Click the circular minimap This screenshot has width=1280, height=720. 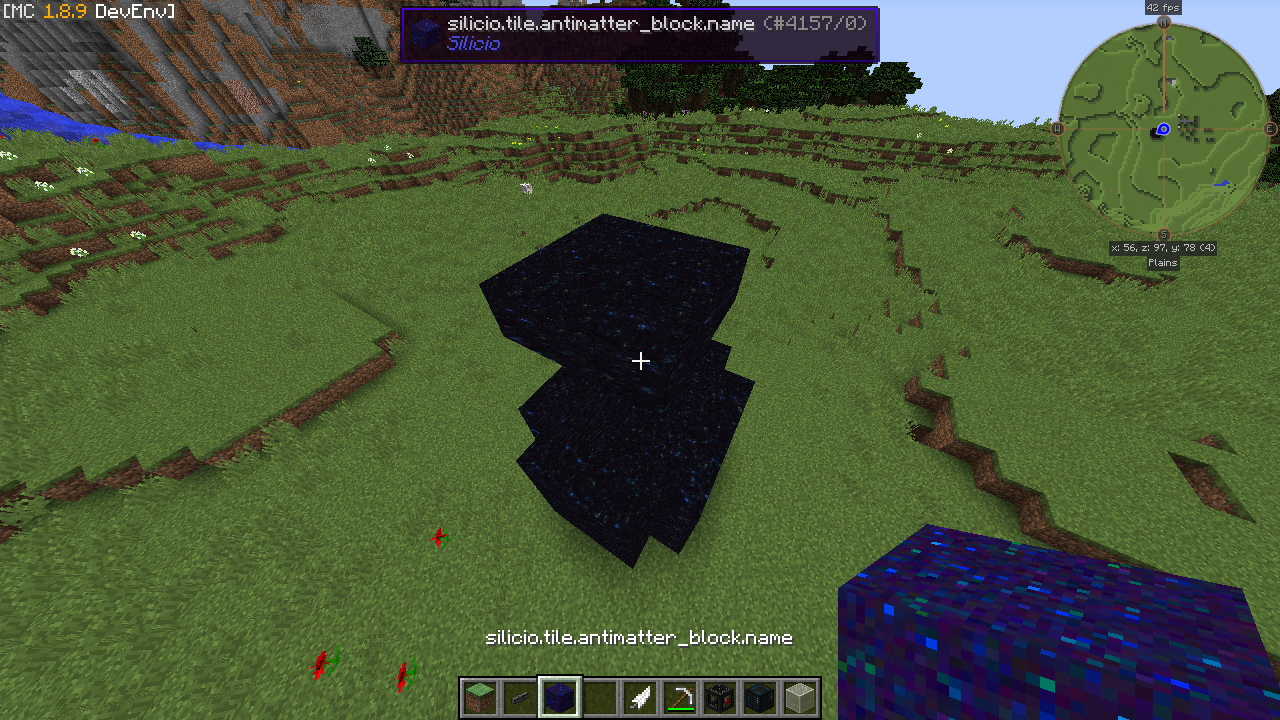1163,128
